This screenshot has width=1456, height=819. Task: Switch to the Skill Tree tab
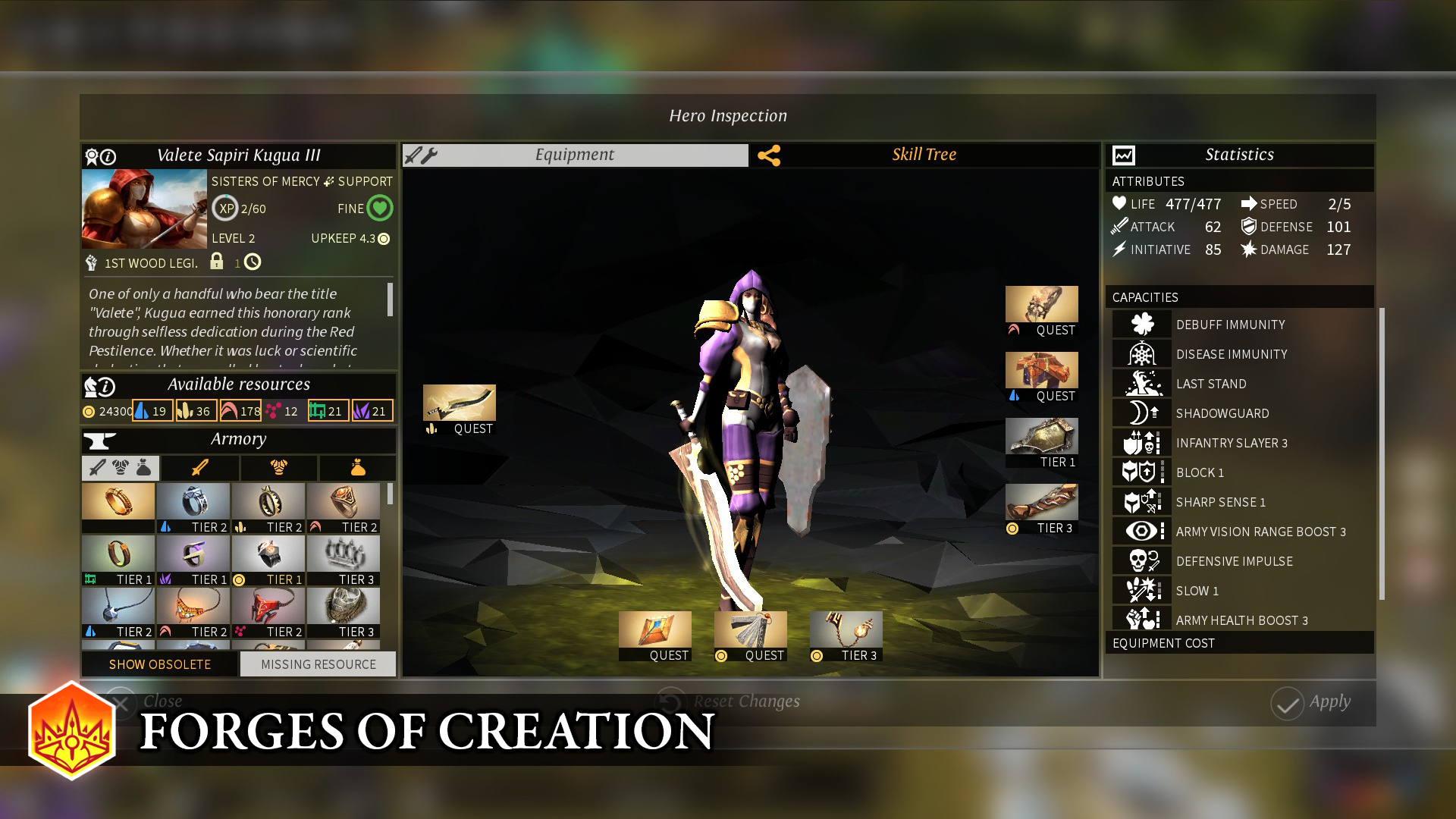[924, 155]
